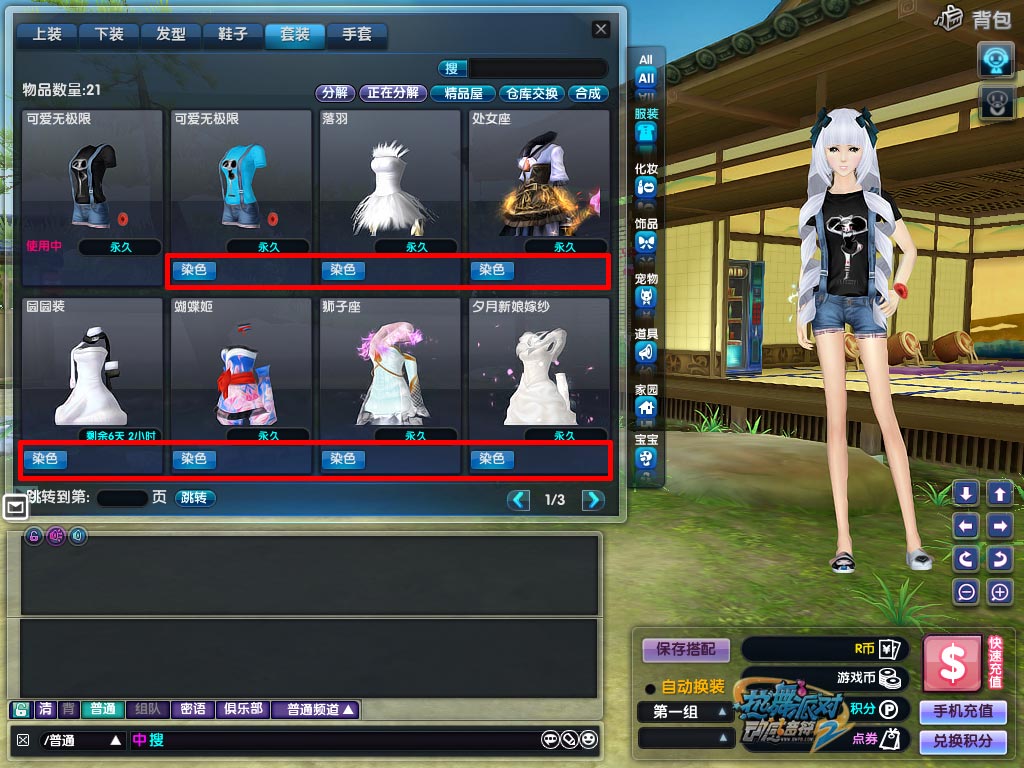Close the inventory window
This screenshot has width=1024, height=768.
[601, 30]
